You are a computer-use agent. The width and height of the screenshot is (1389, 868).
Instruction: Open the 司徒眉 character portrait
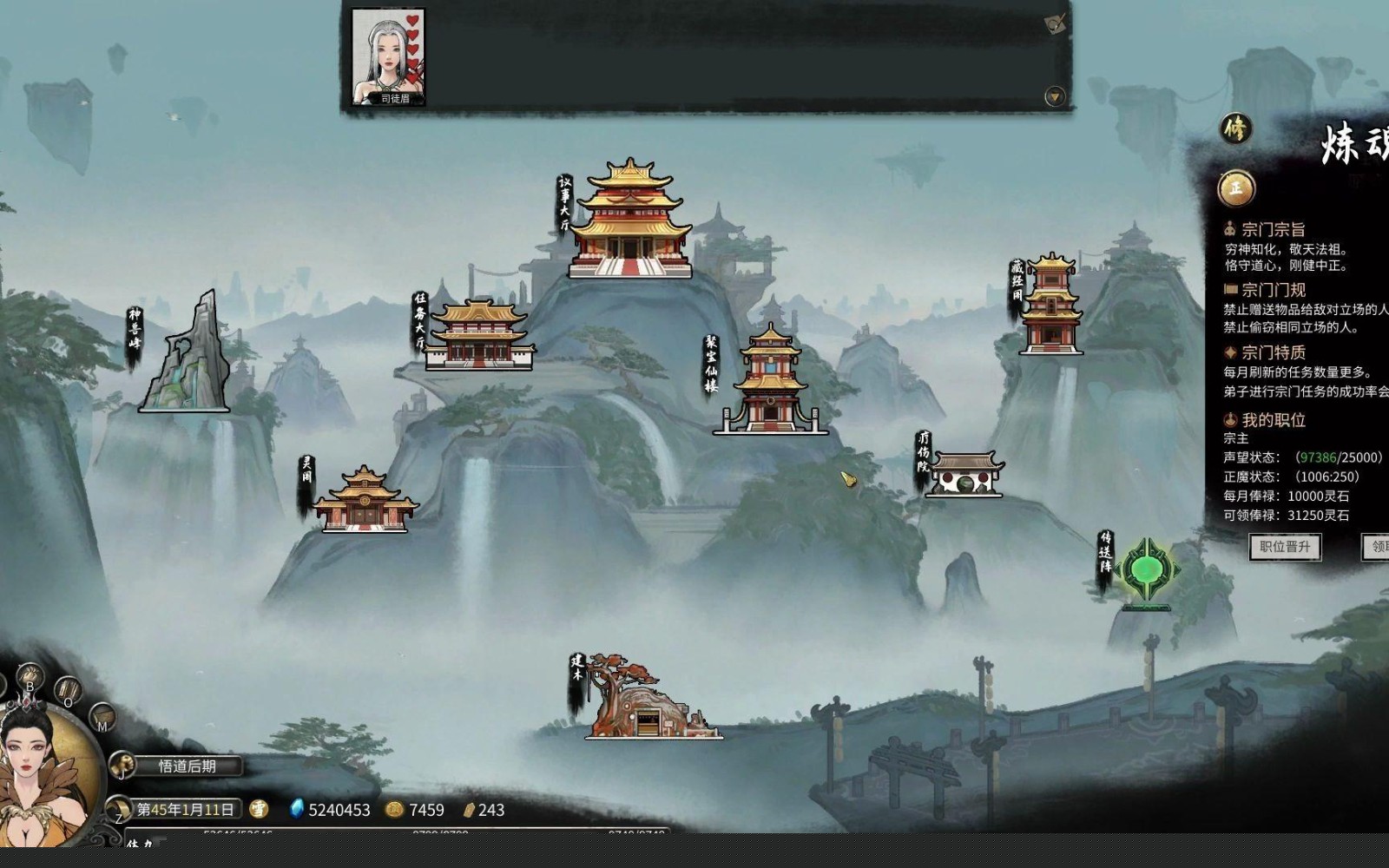(388, 57)
